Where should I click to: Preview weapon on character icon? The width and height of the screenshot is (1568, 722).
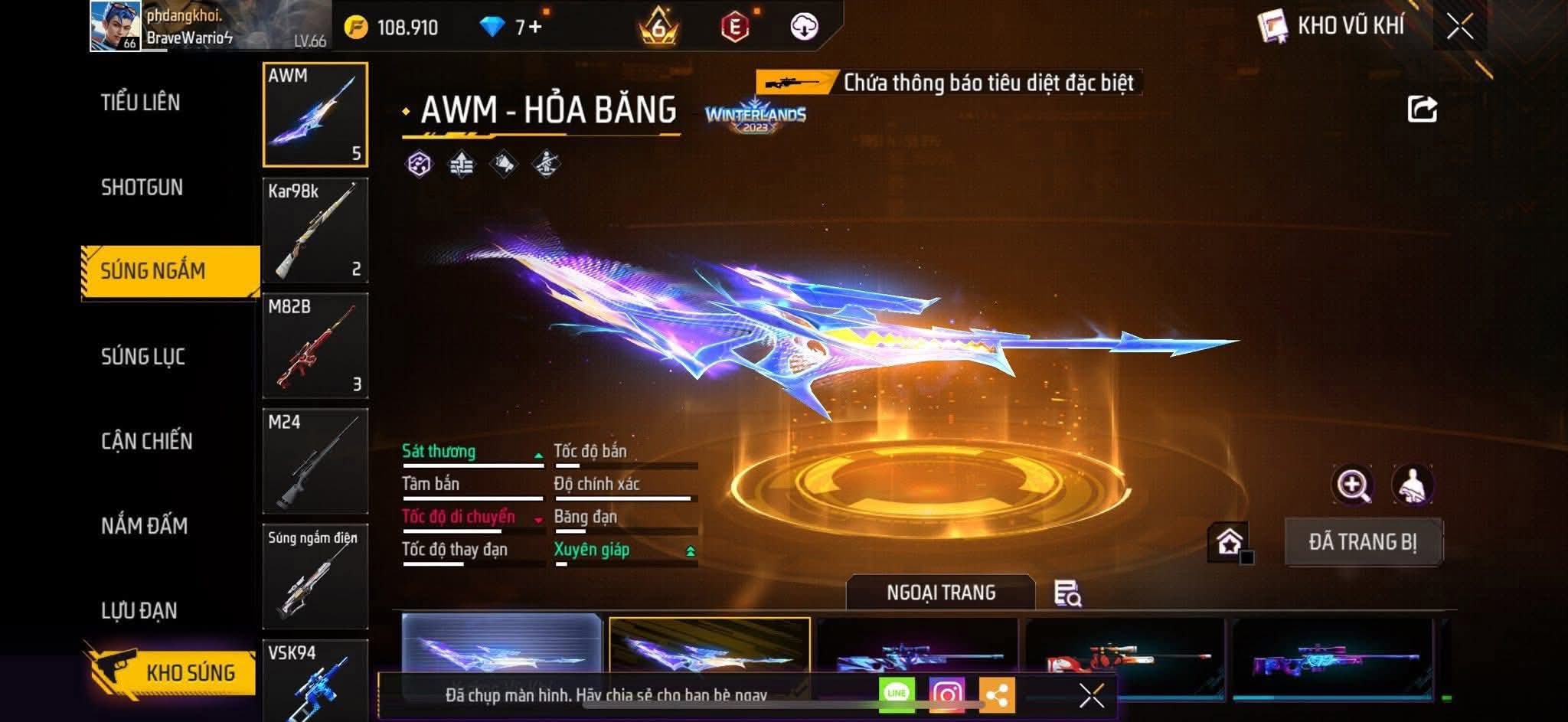(x=1413, y=485)
